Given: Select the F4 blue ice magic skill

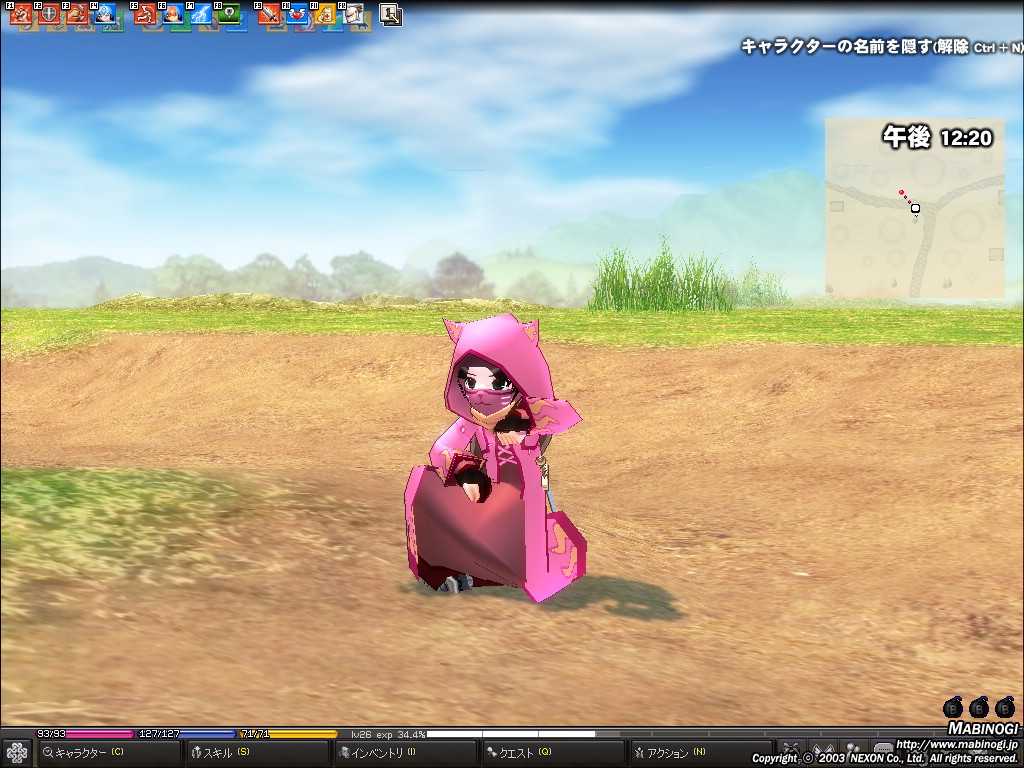Looking at the screenshot, I should [105, 15].
